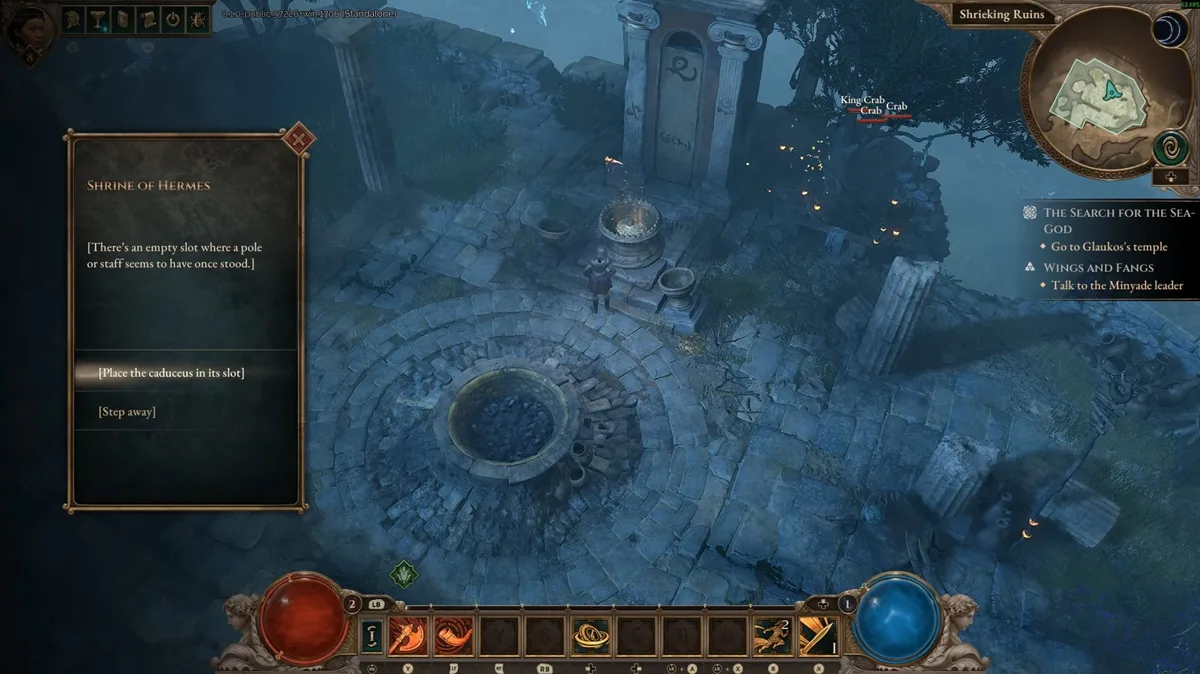This screenshot has width=1200, height=674.
Task: Click the power button menu icon
Action: tap(171, 19)
